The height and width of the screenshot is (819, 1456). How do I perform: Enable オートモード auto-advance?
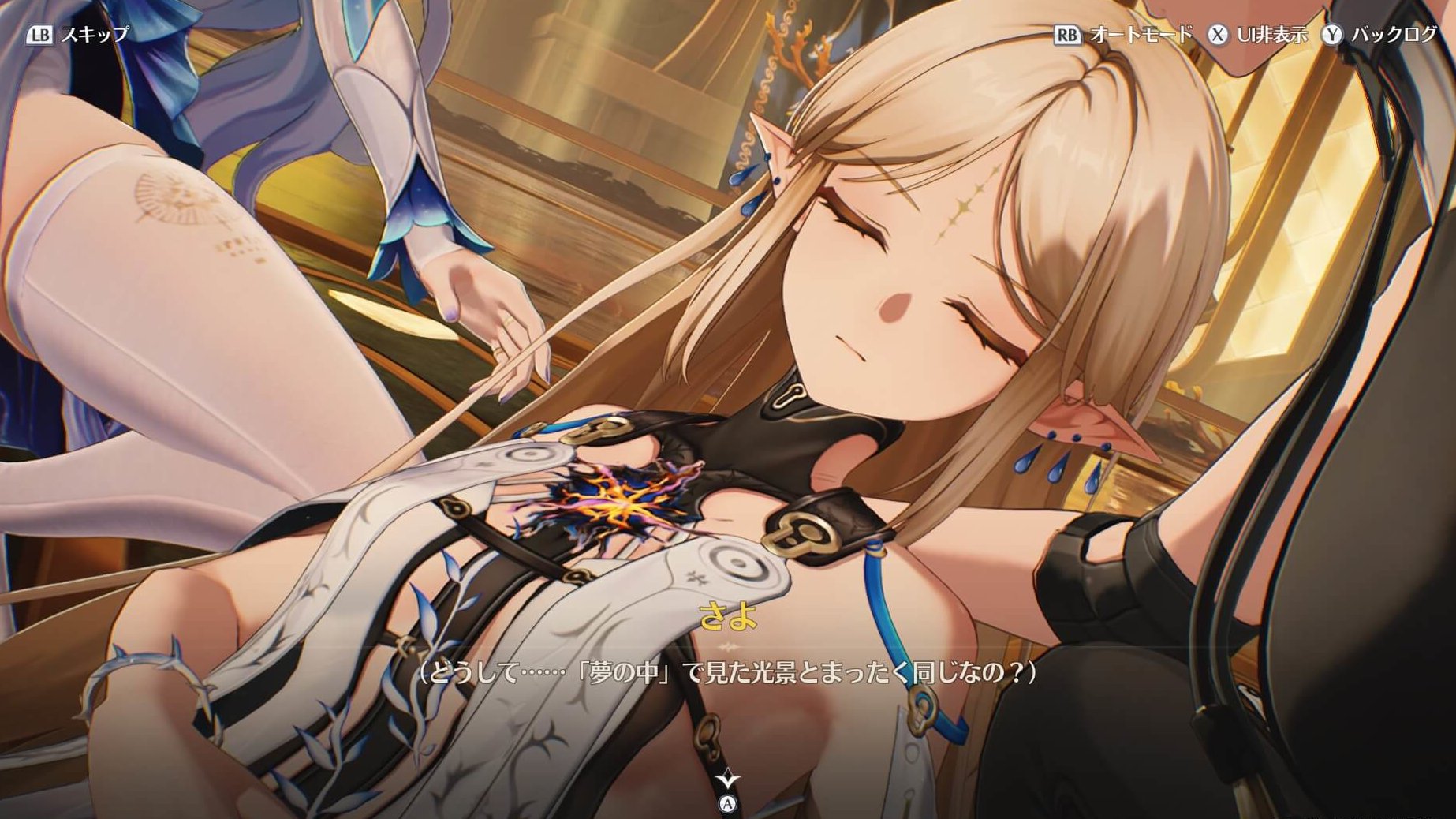(x=1125, y=35)
